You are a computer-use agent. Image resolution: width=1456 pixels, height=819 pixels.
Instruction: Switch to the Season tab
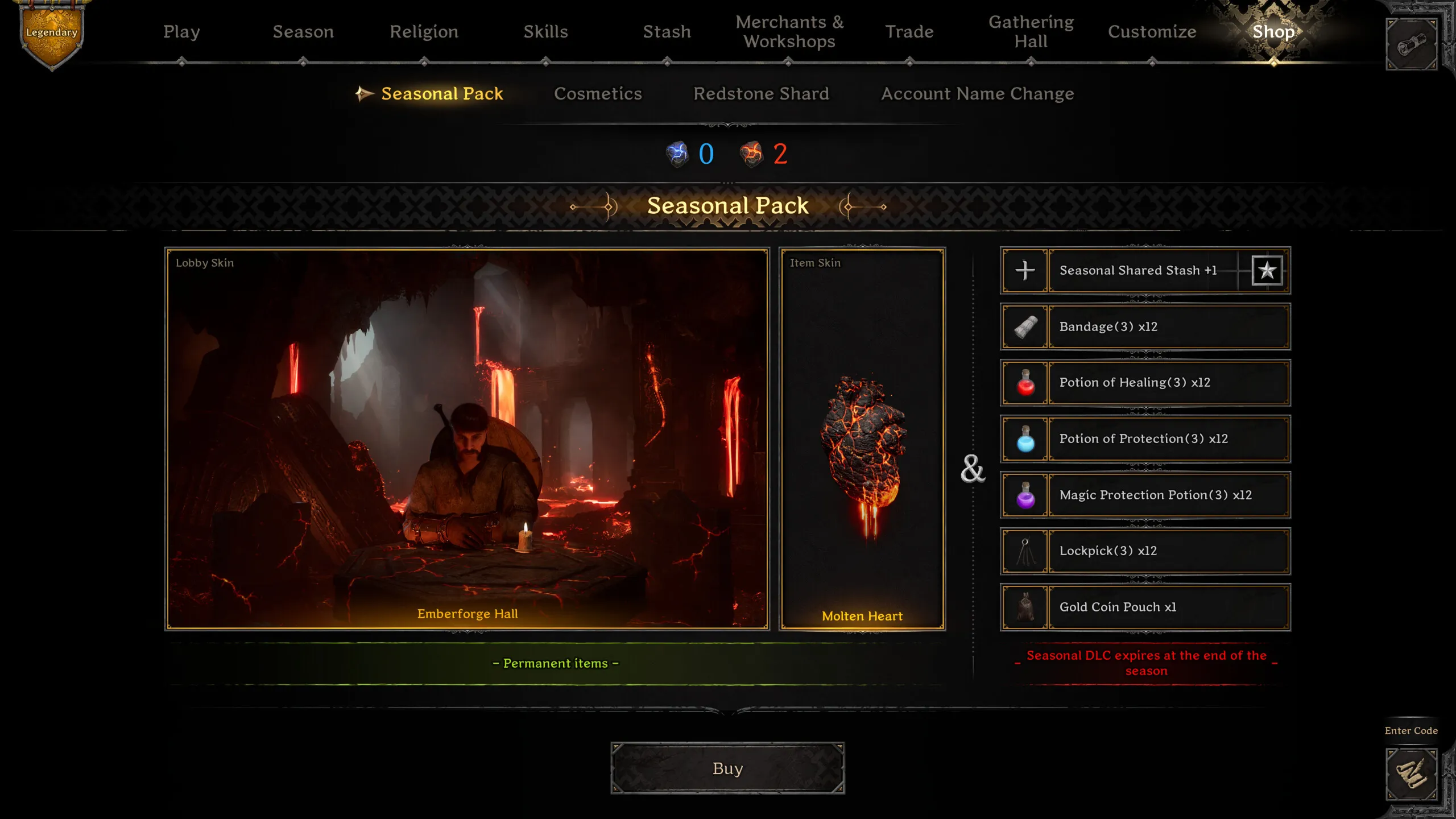coord(303,32)
